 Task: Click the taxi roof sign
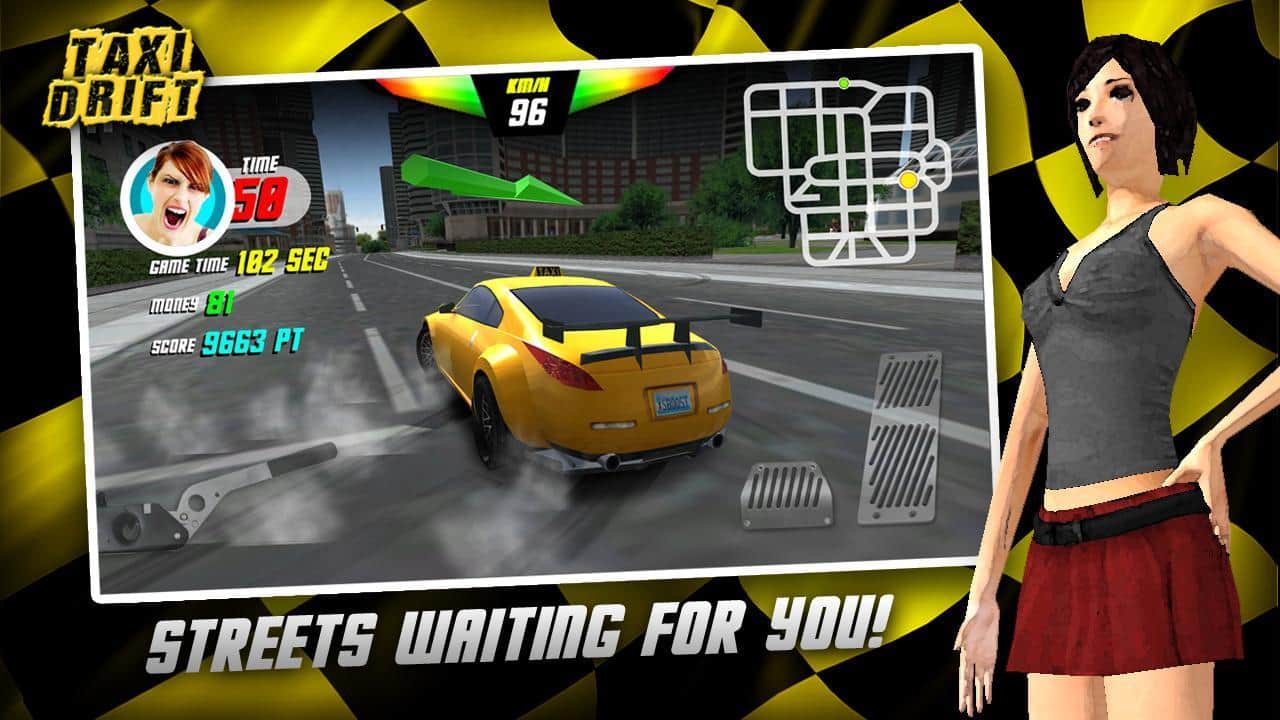(546, 273)
